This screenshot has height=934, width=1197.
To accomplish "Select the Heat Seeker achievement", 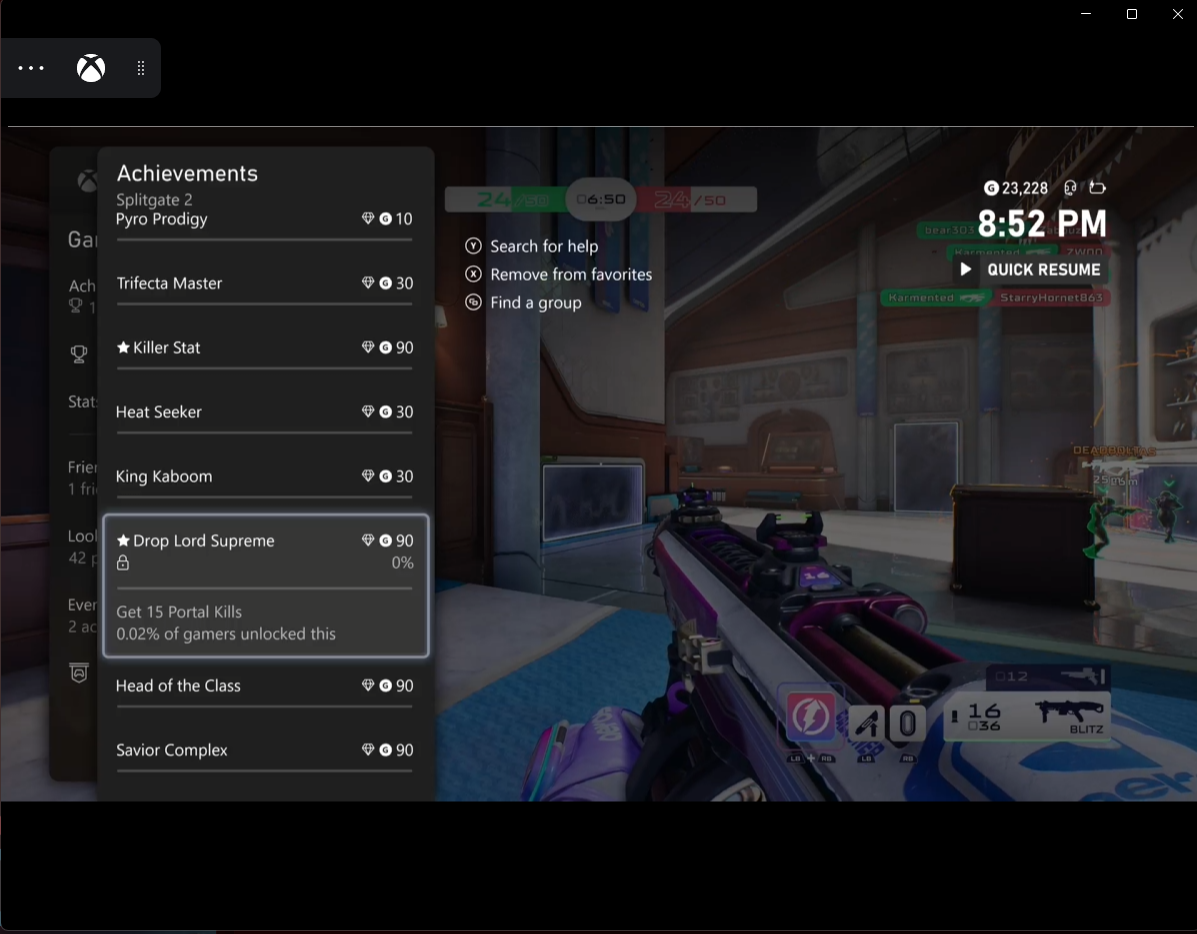I will (x=264, y=412).
